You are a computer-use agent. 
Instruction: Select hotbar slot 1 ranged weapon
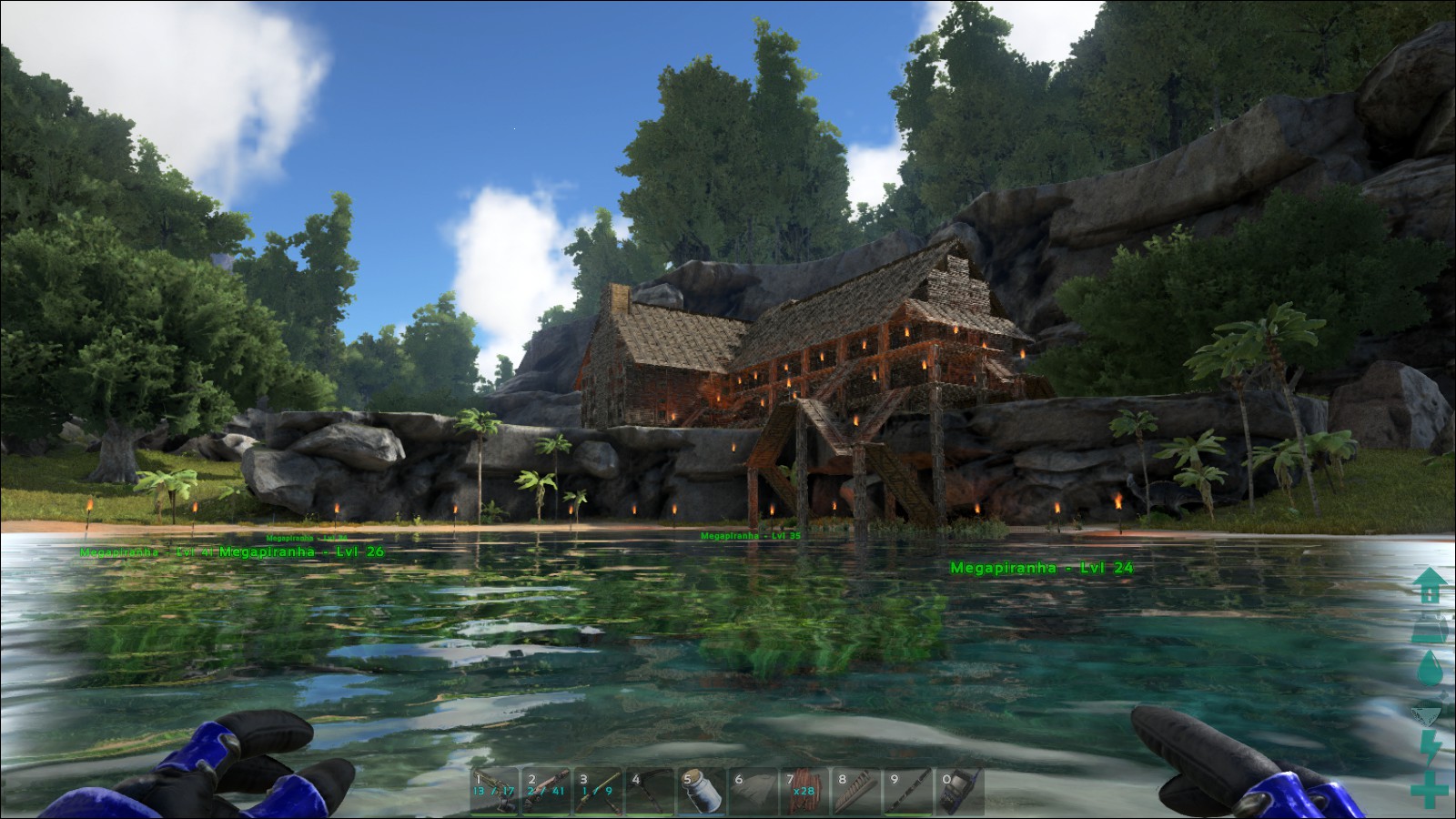point(494,792)
